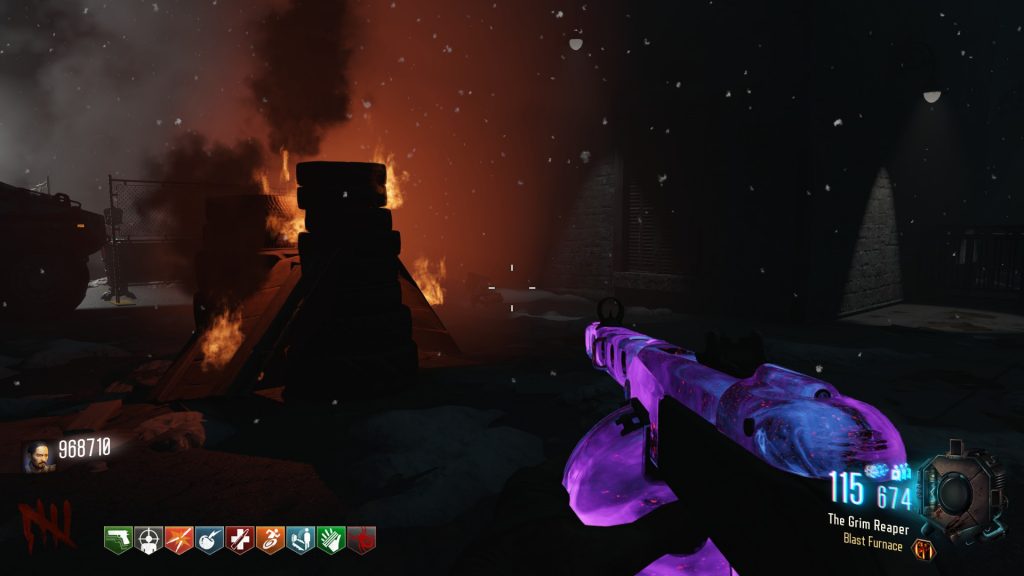1024x576 pixels.
Task: Choose the blue Quick Revive perk icon
Action: point(301,539)
